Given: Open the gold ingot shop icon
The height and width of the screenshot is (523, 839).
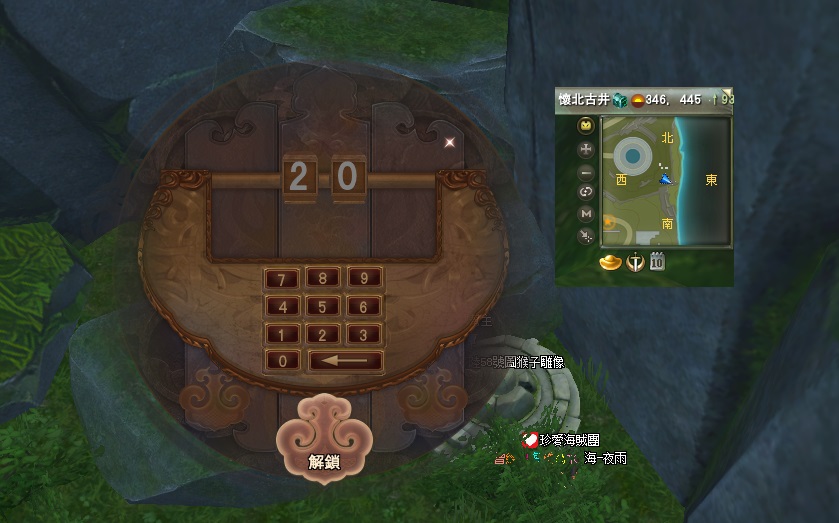Looking at the screenshot, I should (x=609, y=263).
